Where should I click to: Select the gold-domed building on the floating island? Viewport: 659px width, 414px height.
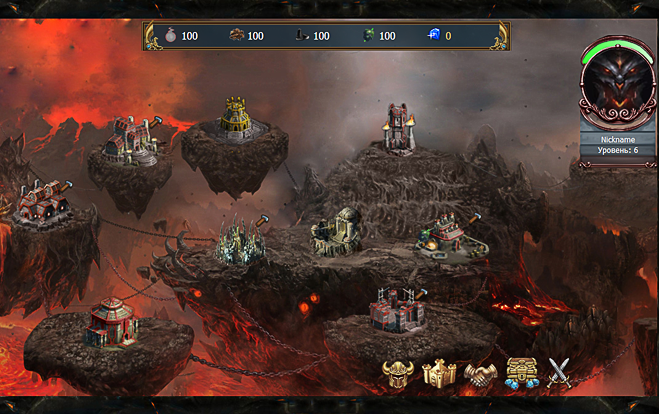click(x=234, y=120)
